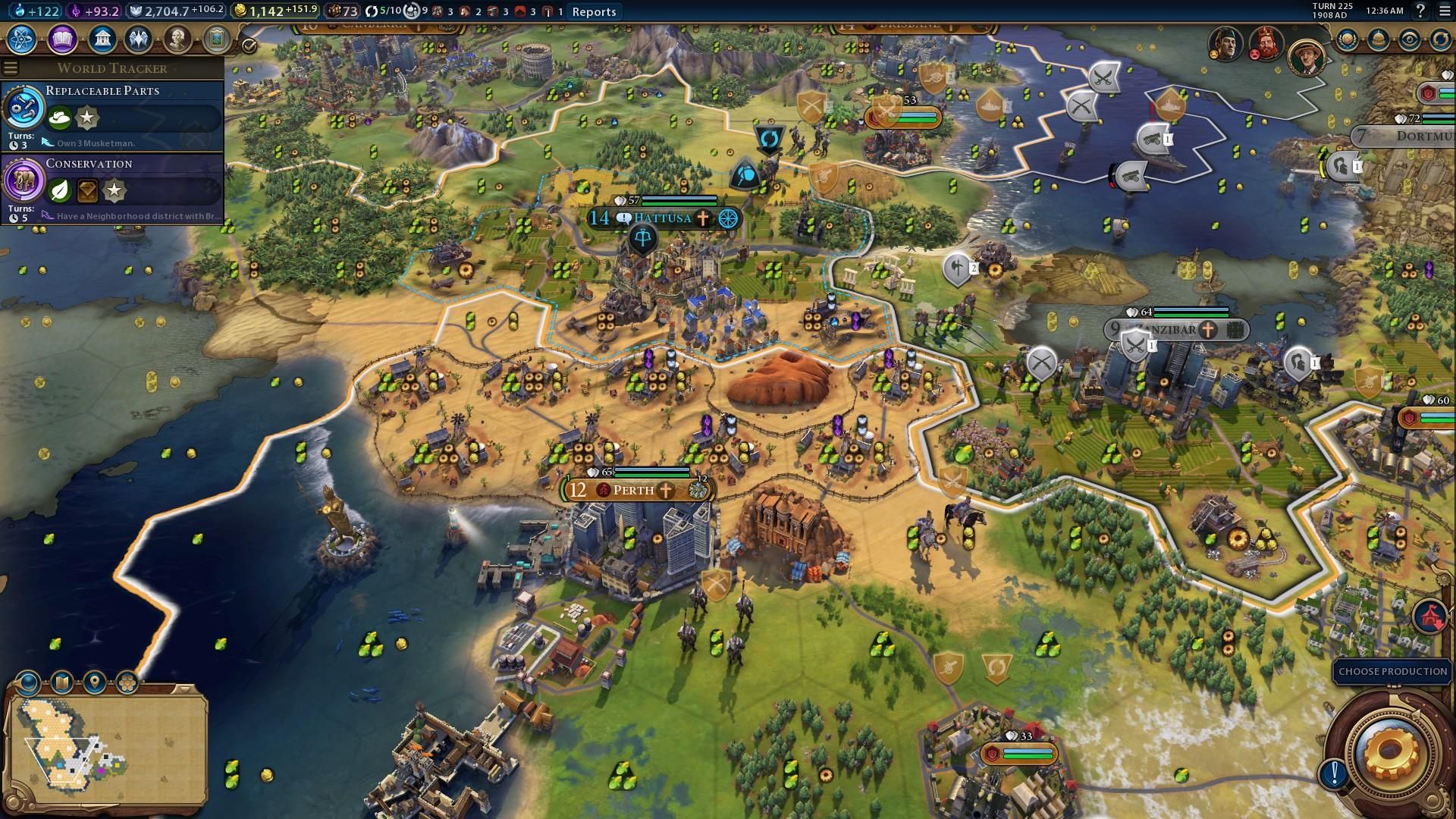Collapse the World Tracker via hamburger icon
The width and height of the screenshot is (1456, 819).
10,67
